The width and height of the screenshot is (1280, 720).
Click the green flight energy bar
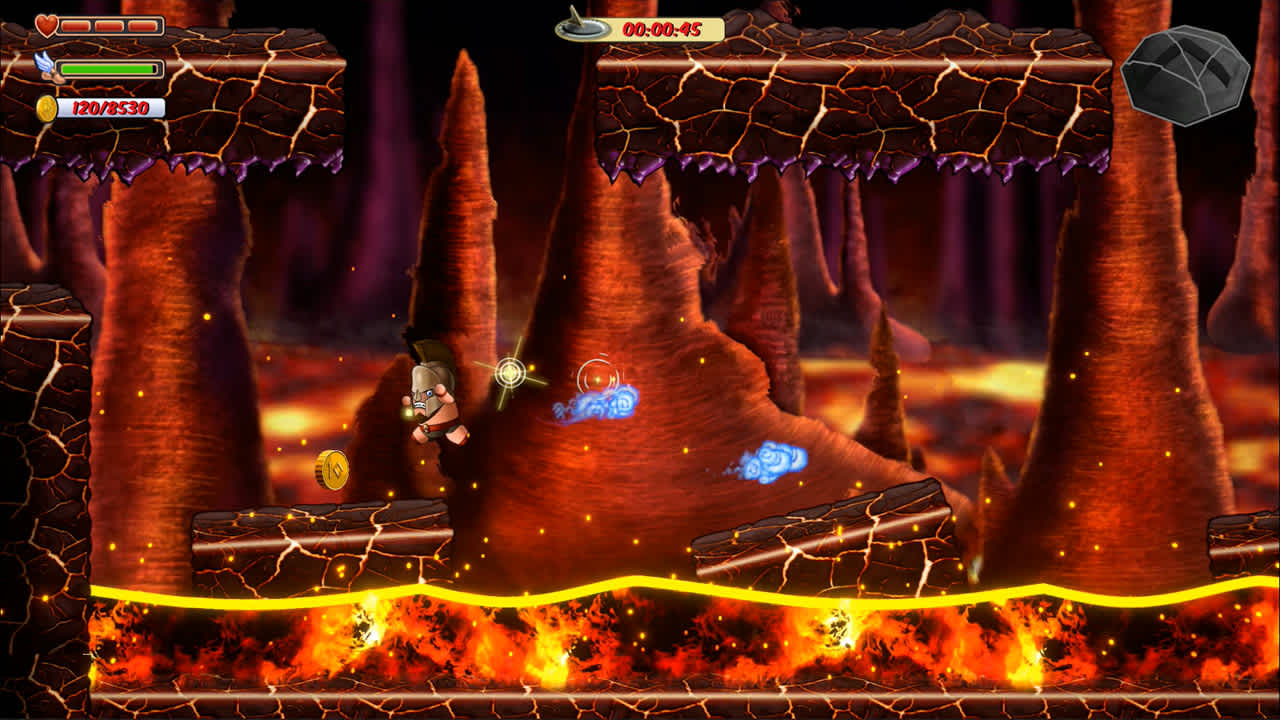click(107, 68)
